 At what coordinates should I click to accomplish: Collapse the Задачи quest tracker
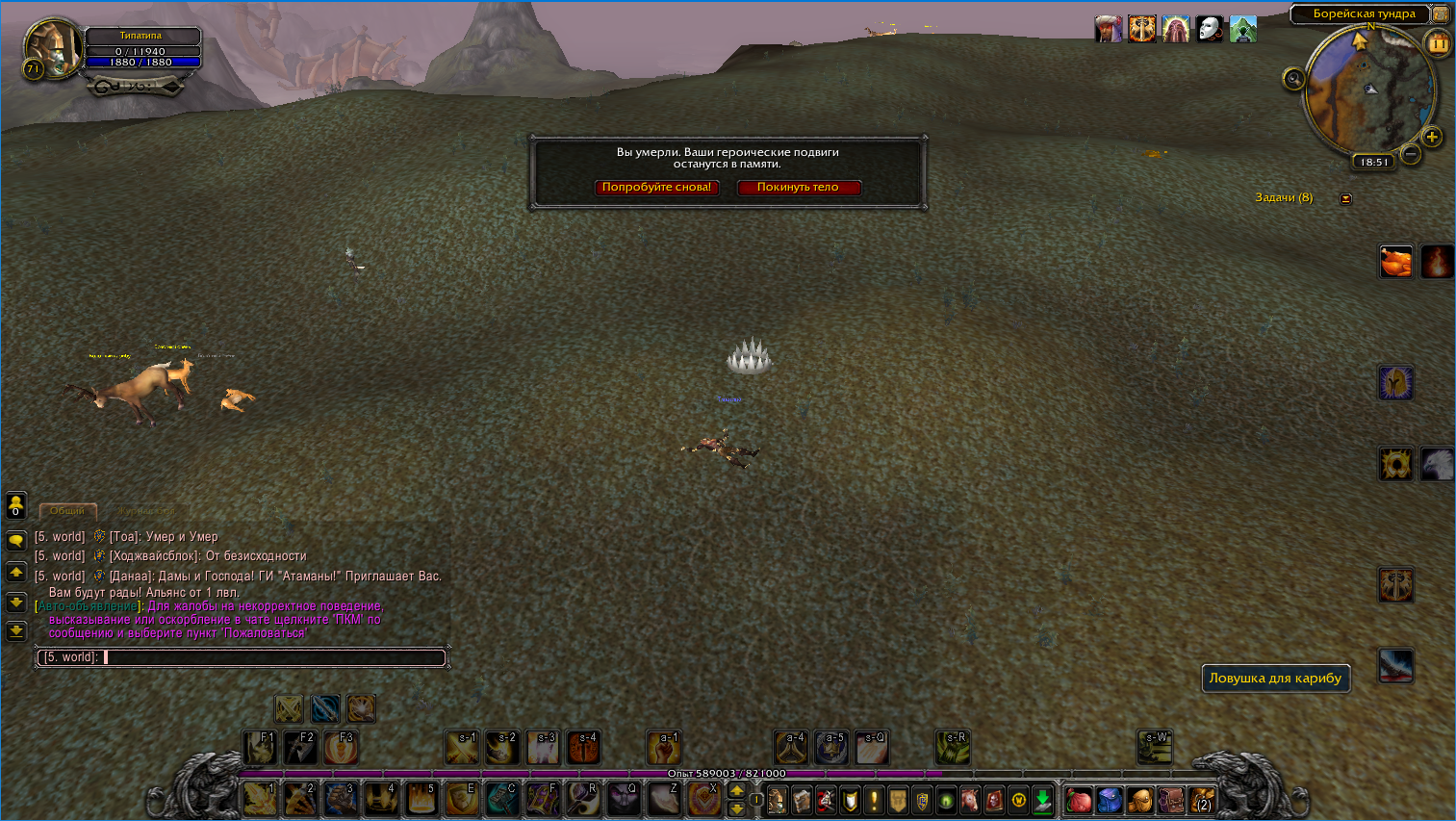[1346, 199]
